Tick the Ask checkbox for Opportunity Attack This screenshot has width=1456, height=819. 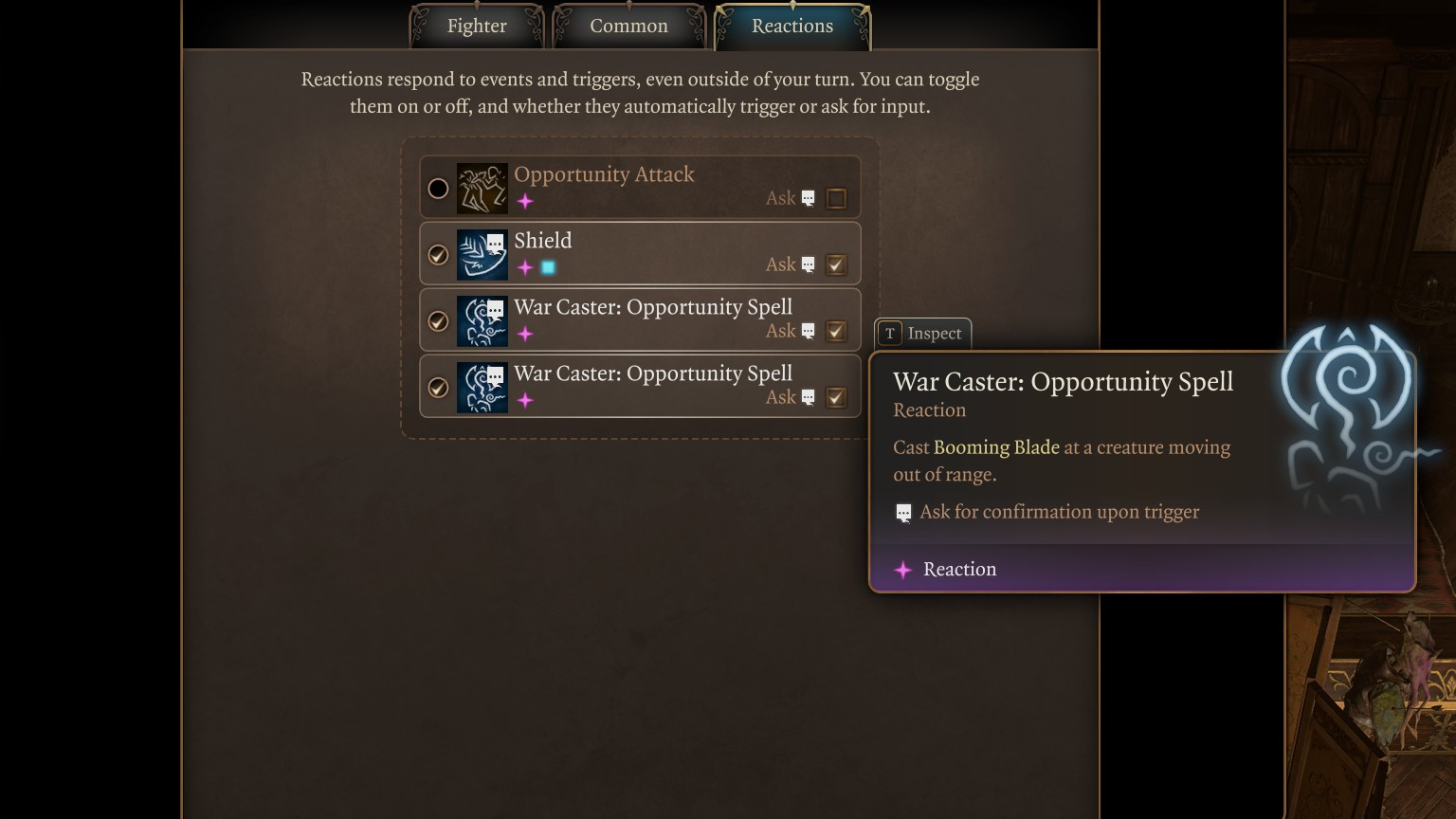(836, 198)
